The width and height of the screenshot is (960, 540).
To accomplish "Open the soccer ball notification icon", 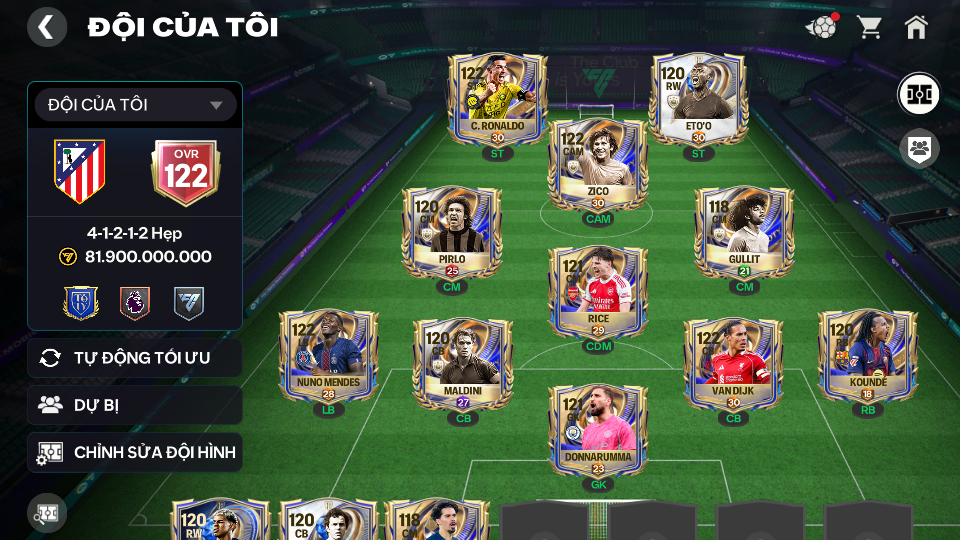I will point(821,27).
